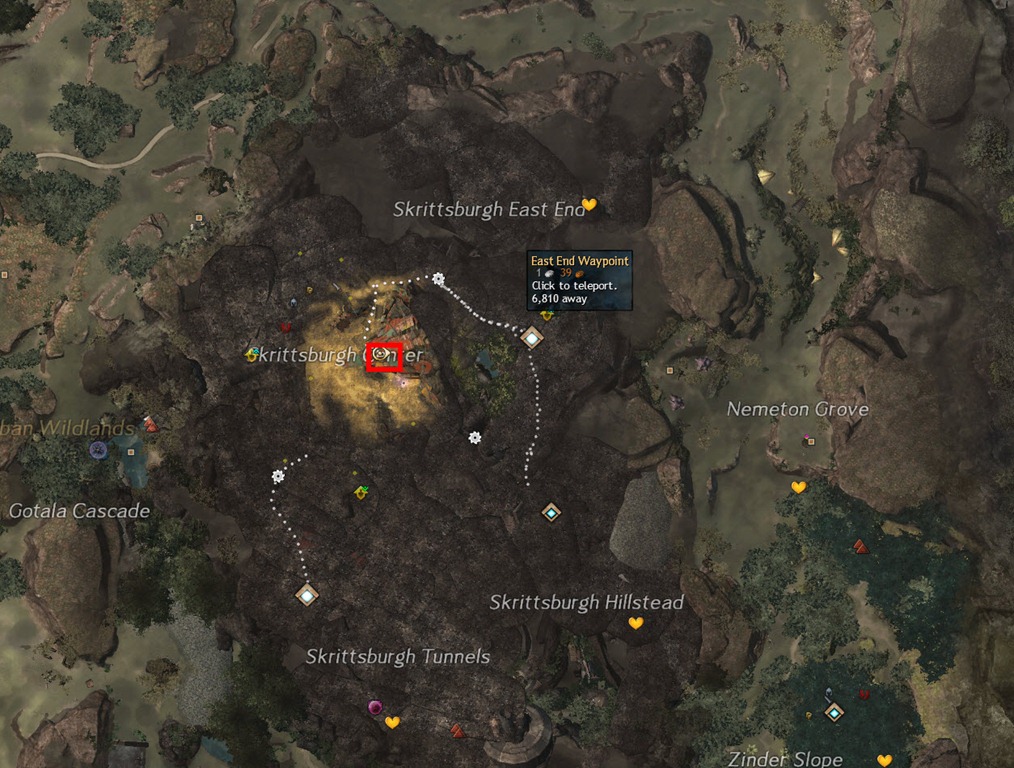Click the magenta orb marker below Skrittsburgh Tunnels
Viewport: 1014px width, 768px height.
coord(375,708)
